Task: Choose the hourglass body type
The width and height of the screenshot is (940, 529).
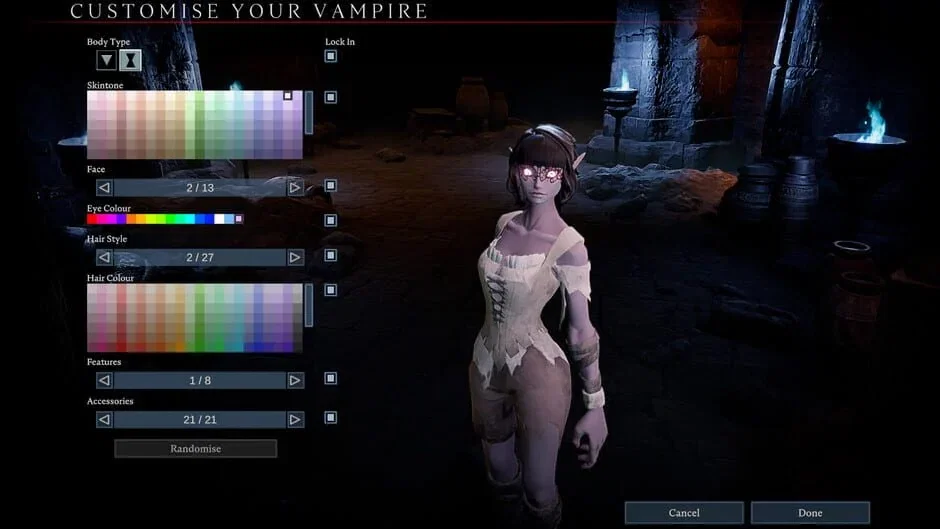Action: click(x=130, y=60)
